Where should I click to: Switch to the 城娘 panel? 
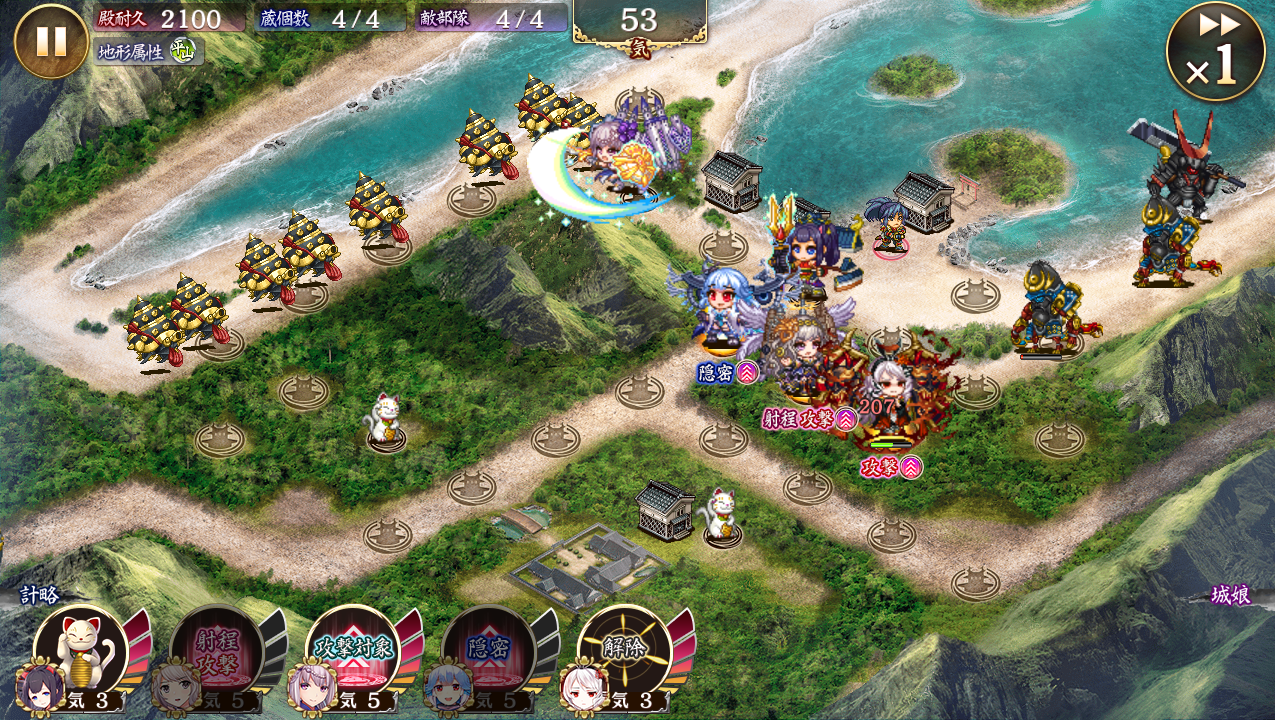[x=1229, y=596]
